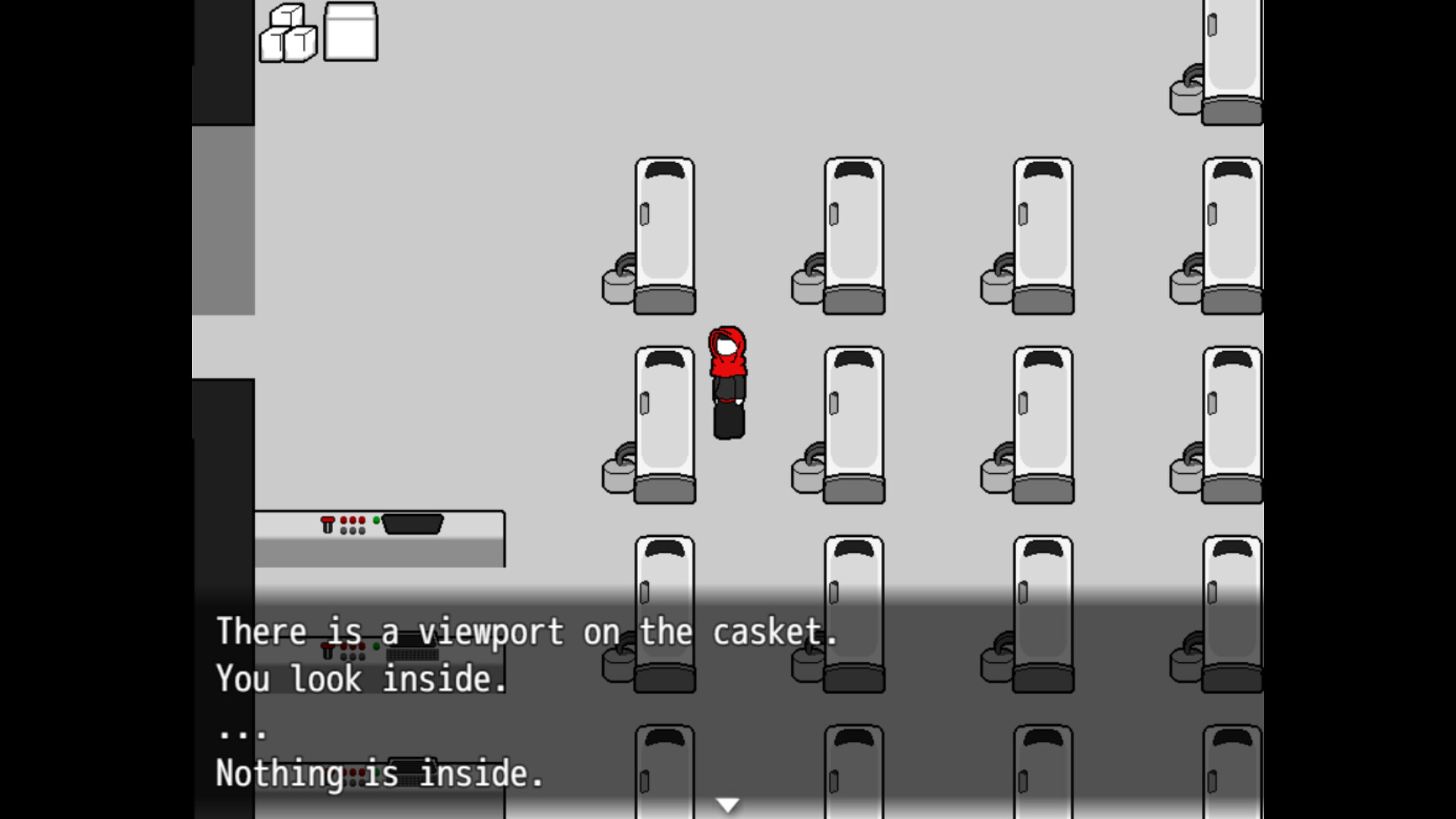The height and width of the screenshot is (819, 1456).
Task: Toggle the green indicator light on the console
Action: pyautogui.click(x=376, y=520)
